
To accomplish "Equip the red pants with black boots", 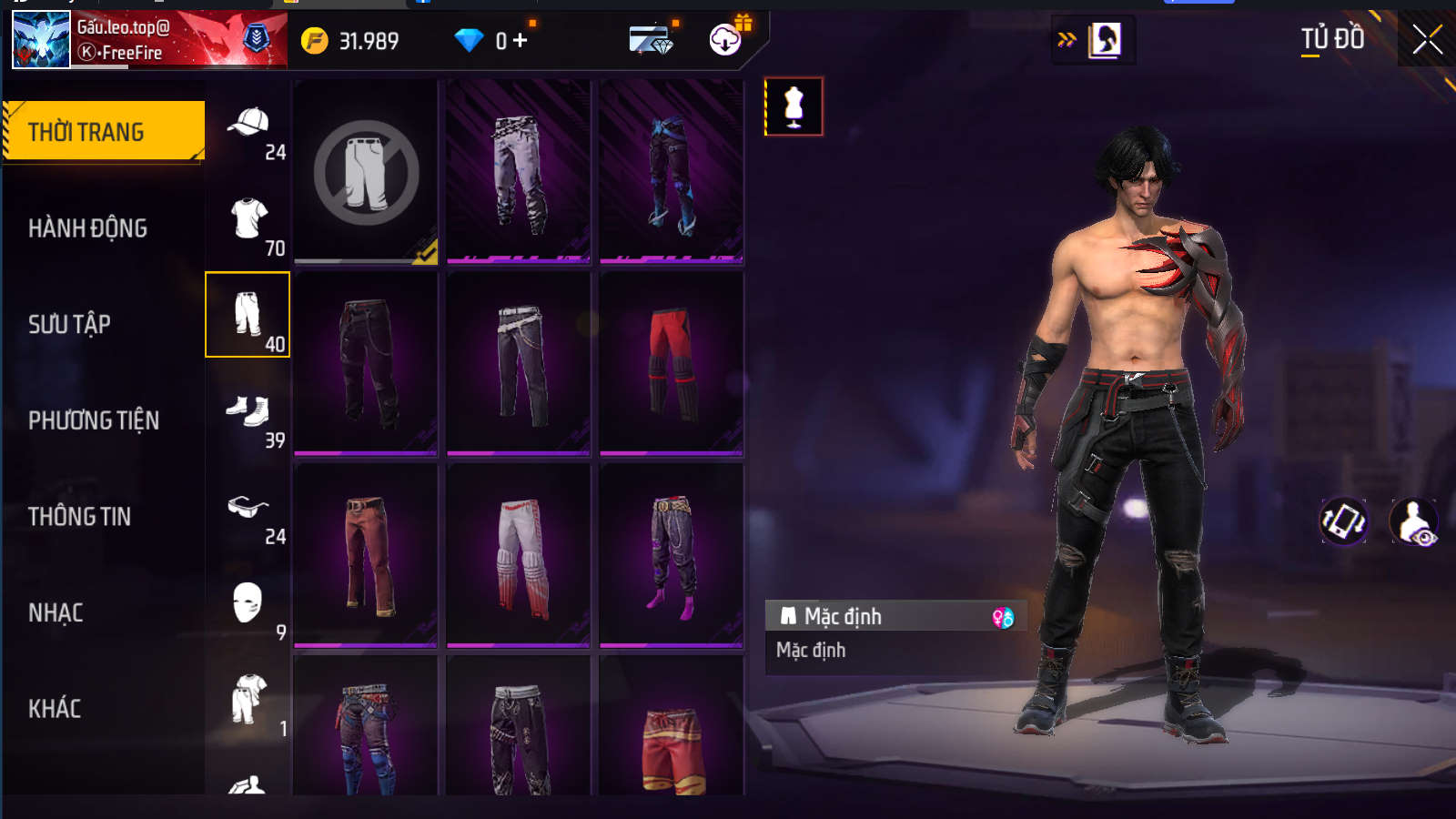I will coord(672,363).
